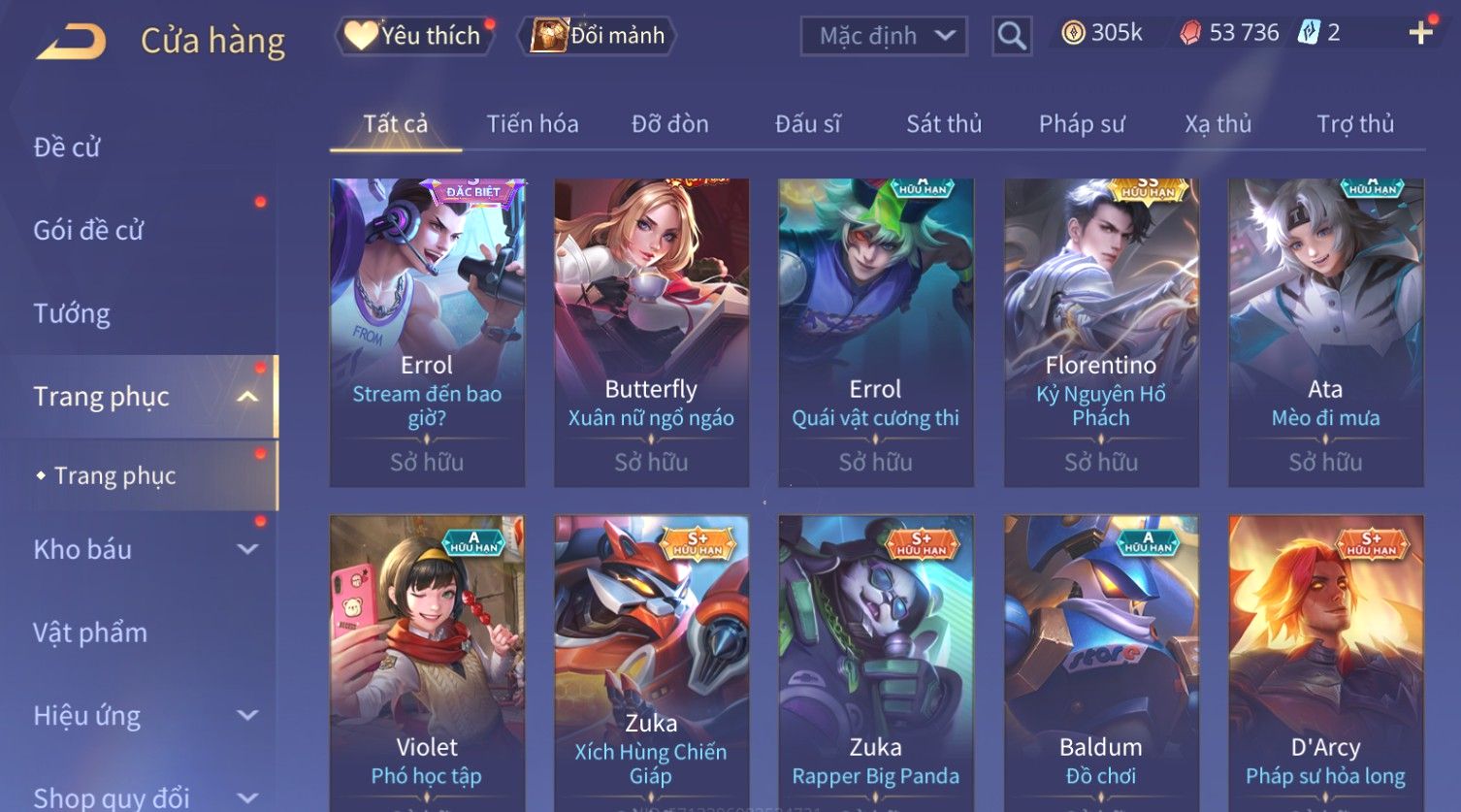Choose the Florentino Kỷ Nguyên Hổ Phách skin
The height and width of the screenshot is (812, 1461).
1101,332
